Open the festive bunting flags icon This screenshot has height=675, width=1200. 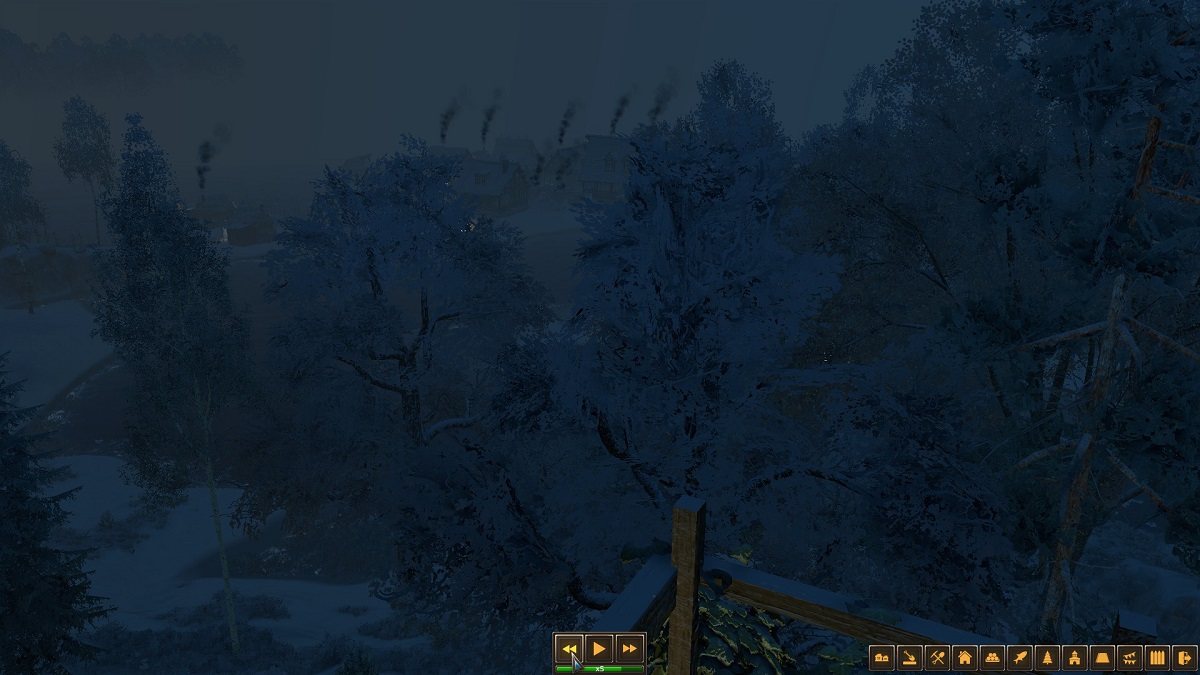click(1131, 657)
